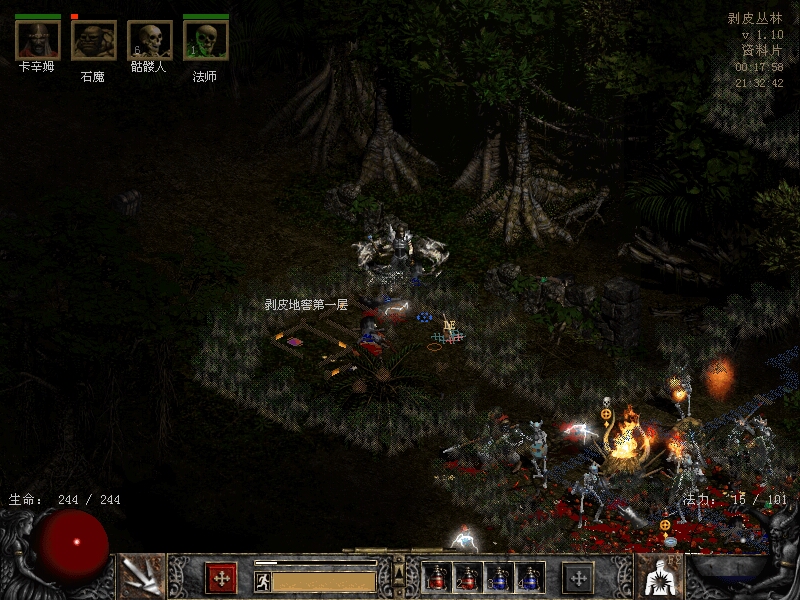
Task: Open the red new stat points button
Action: tap(221, 577)
